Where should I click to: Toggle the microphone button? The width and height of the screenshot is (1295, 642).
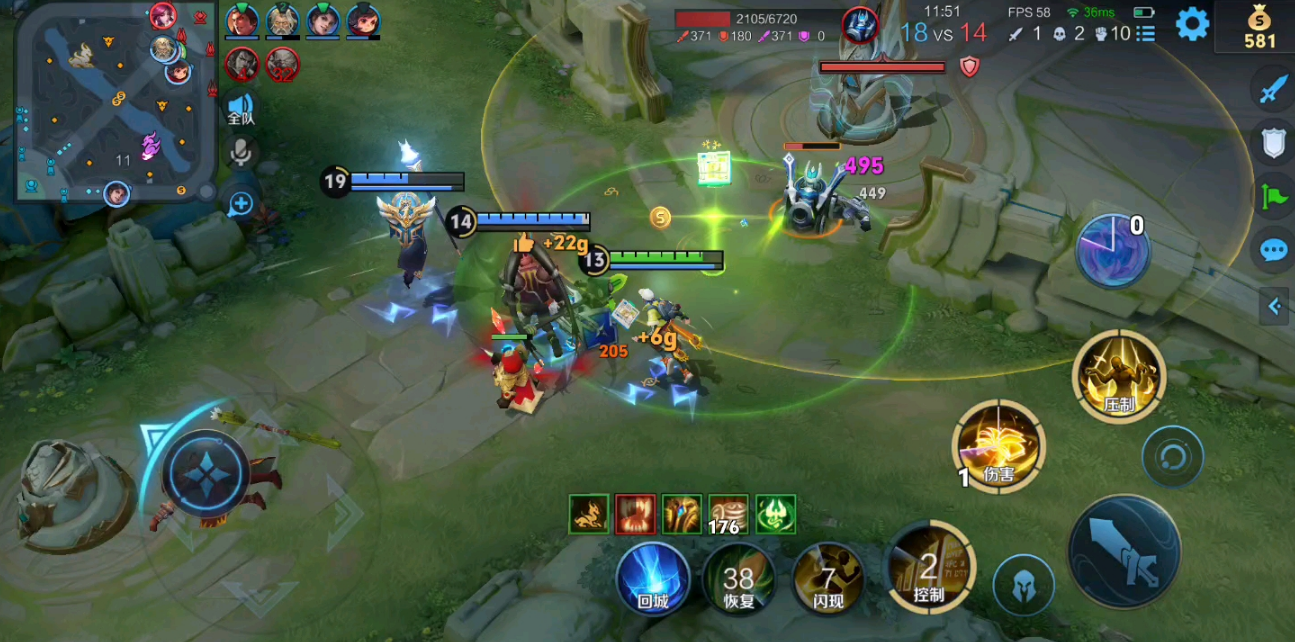click(x=240, y=153)
